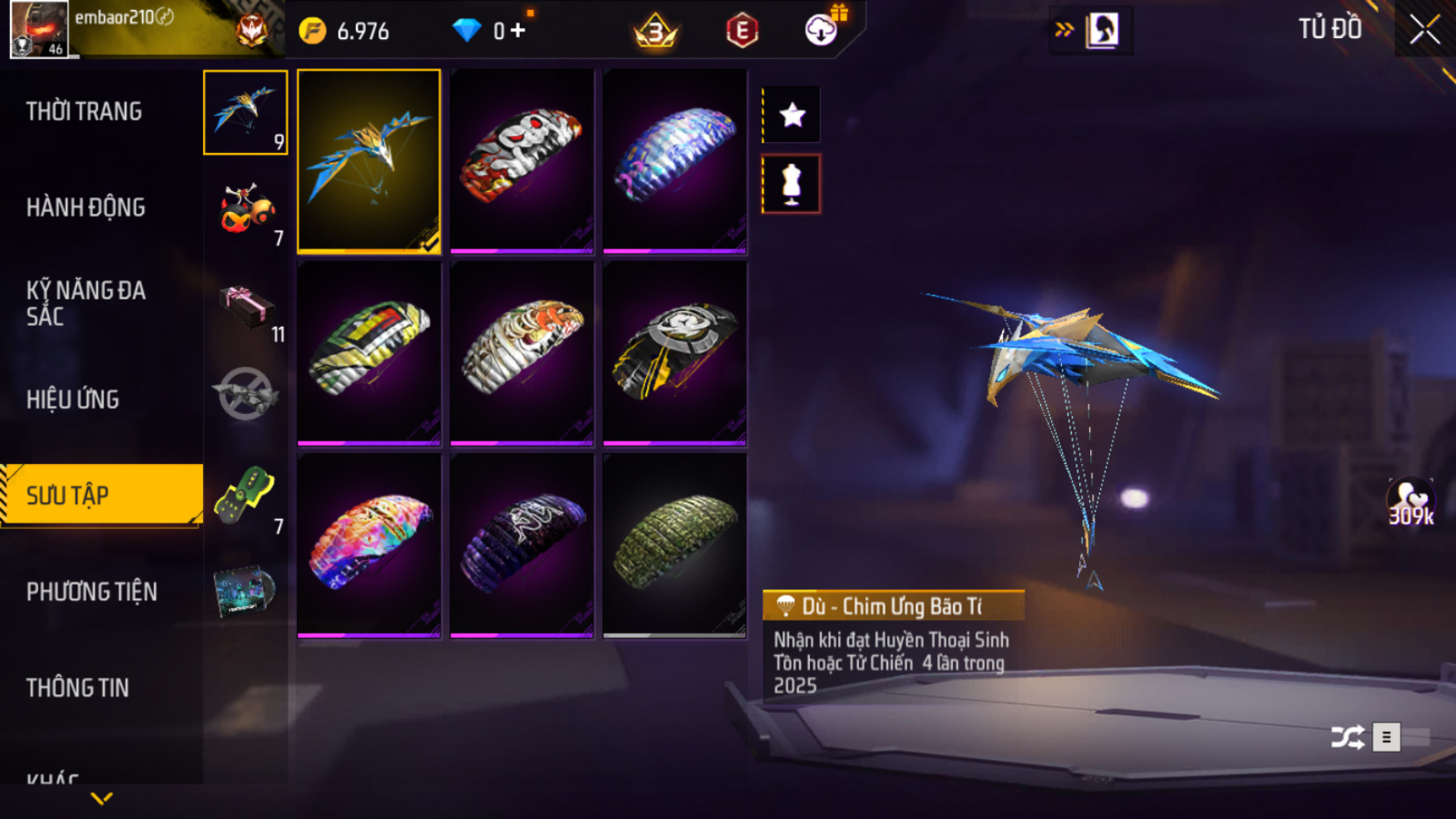The width and height of the screenshot is (1456, 819).
Task: Open the Hiệu Ứng category
Action: click(73, 399)
